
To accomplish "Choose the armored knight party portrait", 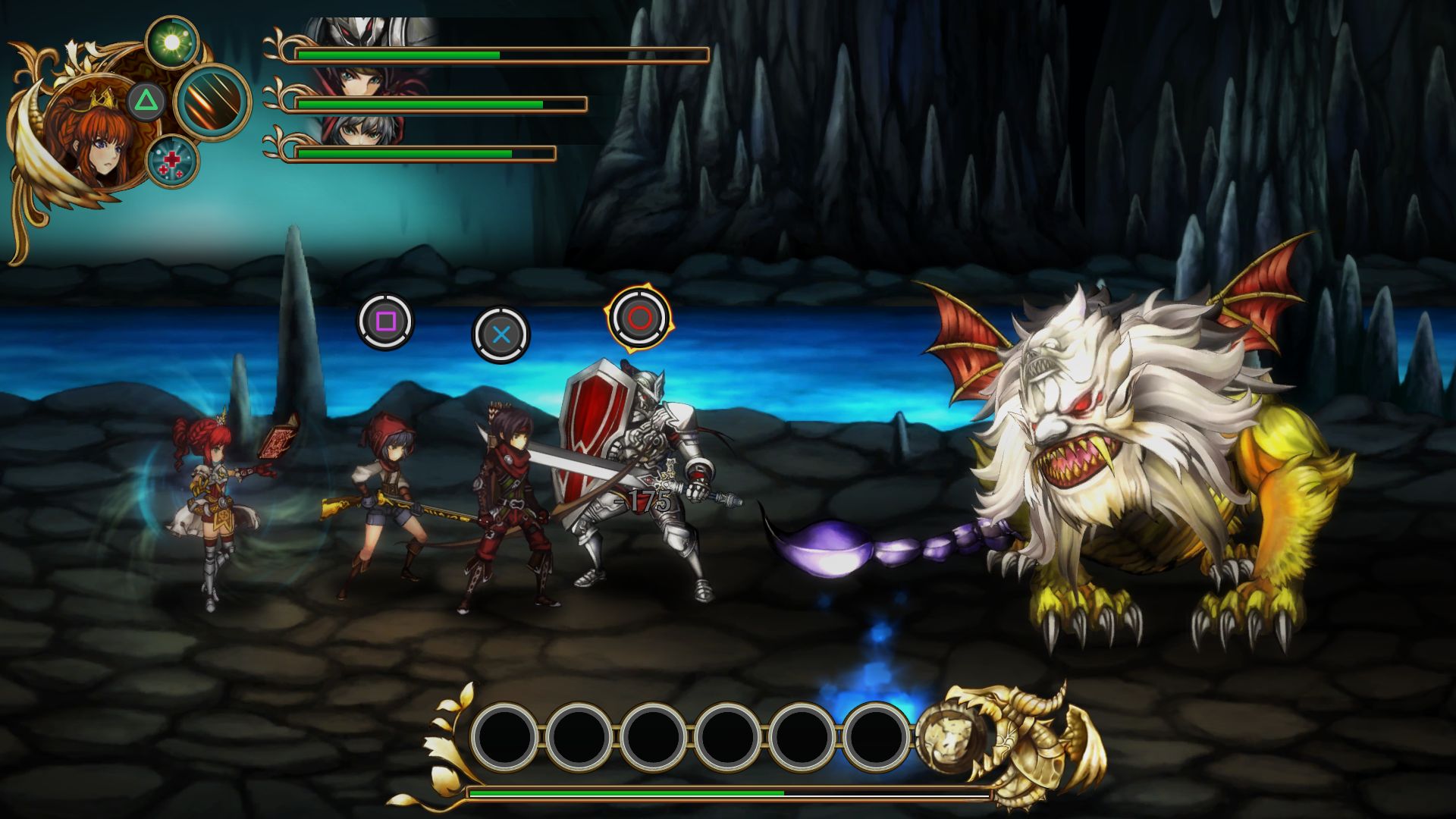I will [x=364, y=32].
